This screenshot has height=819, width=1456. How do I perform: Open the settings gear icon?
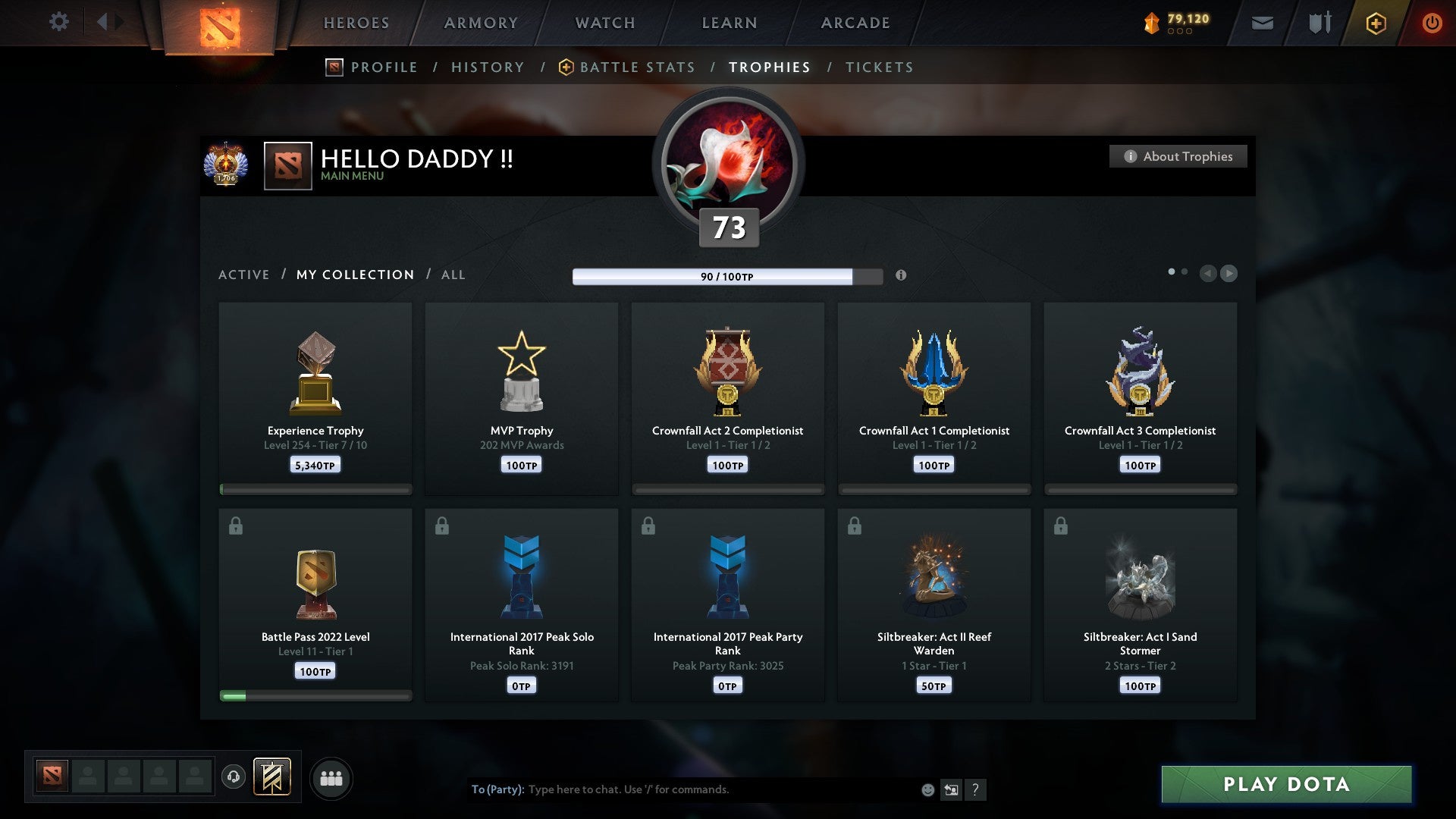(59, 22)
